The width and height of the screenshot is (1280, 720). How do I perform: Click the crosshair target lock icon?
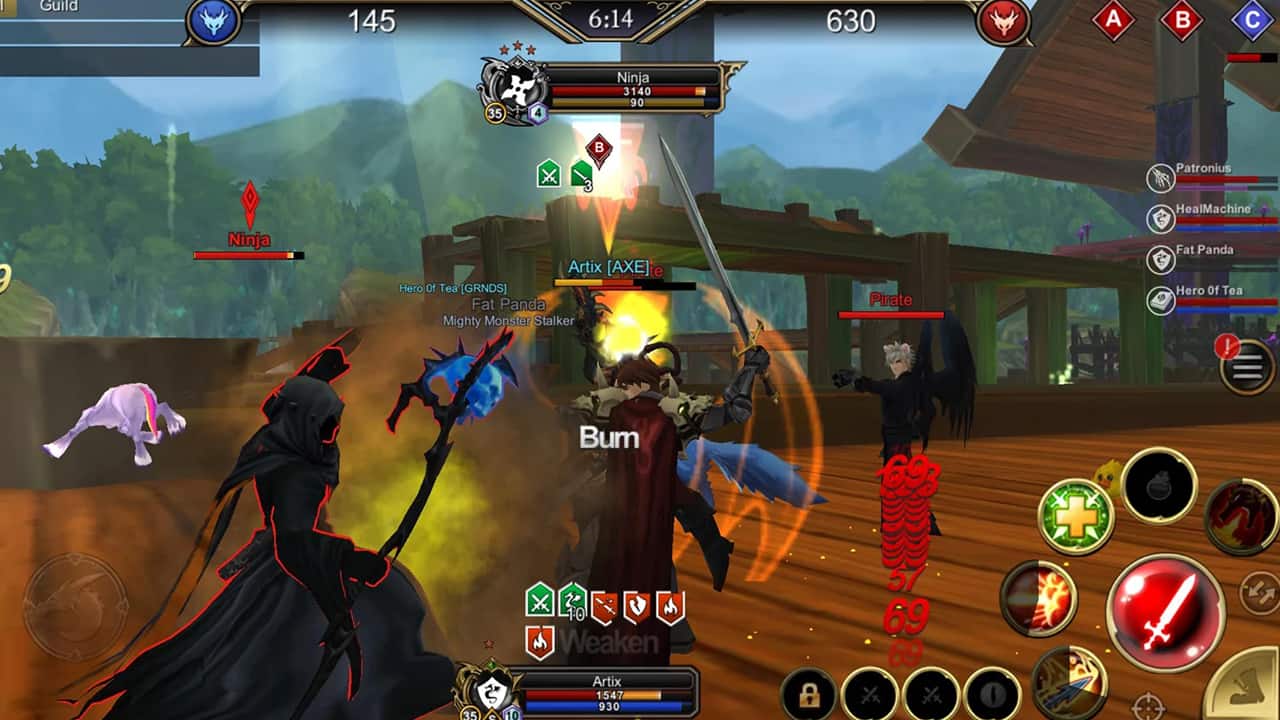tap(1150, 705)
